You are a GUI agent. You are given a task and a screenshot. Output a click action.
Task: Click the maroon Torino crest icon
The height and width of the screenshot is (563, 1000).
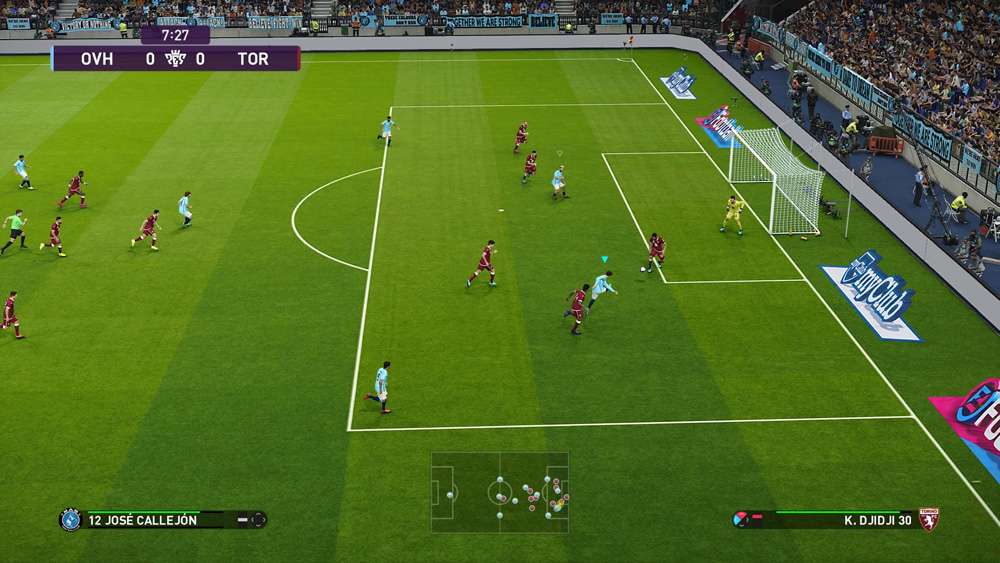tap(929, 519)
